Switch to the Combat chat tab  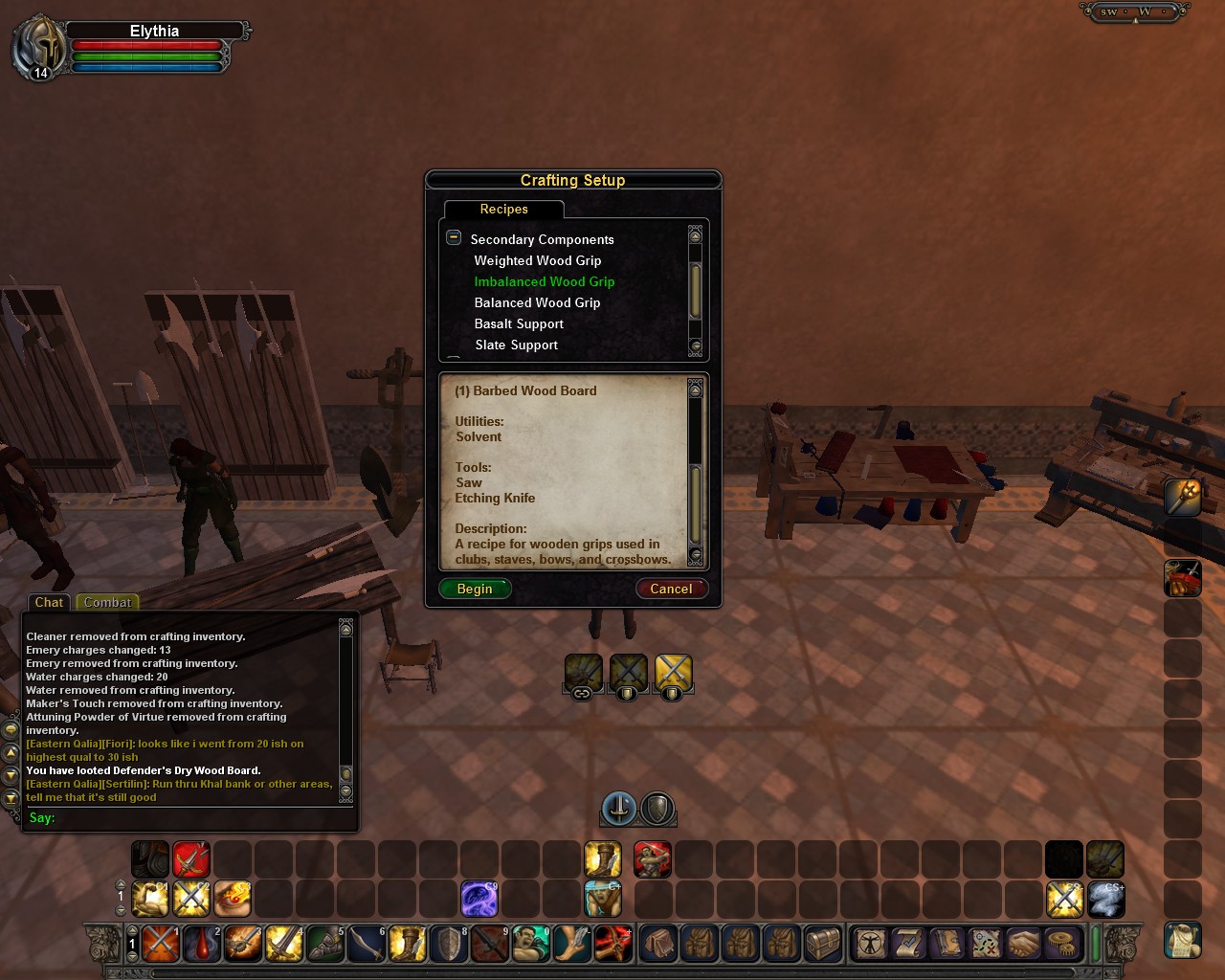(x=107, y=602)
